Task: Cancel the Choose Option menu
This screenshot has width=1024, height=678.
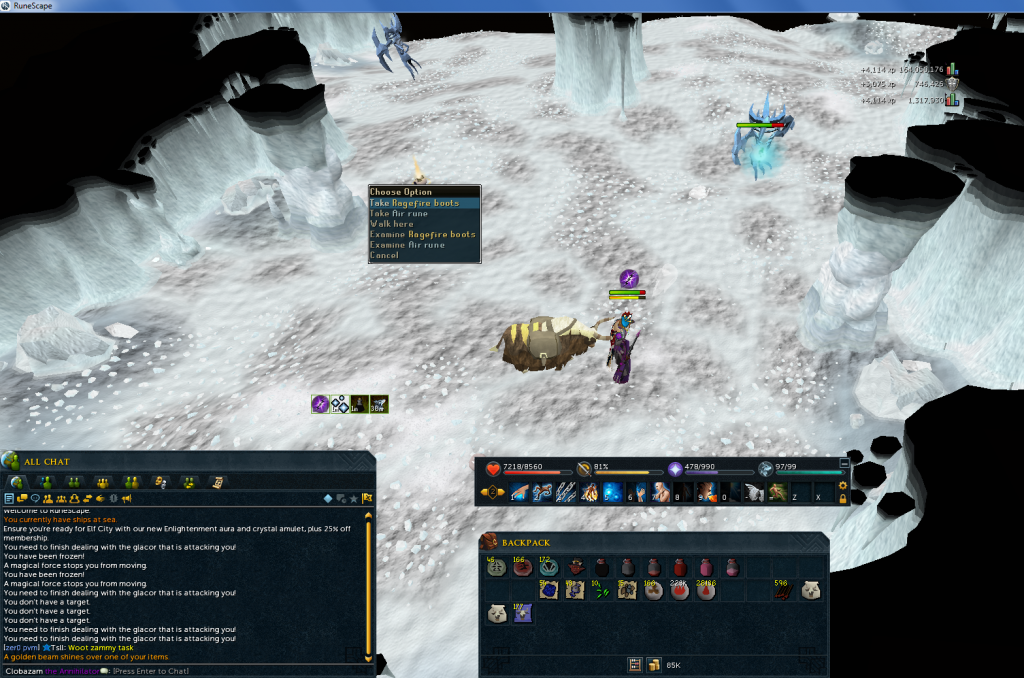Action: 384,255
